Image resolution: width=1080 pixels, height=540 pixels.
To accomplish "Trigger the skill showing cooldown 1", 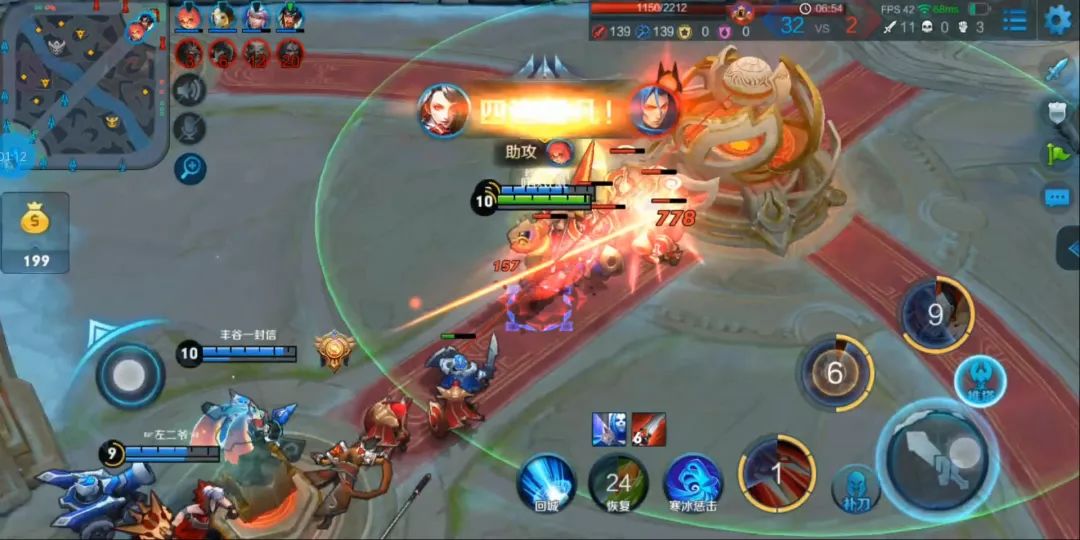I will [x=775, y=469].
